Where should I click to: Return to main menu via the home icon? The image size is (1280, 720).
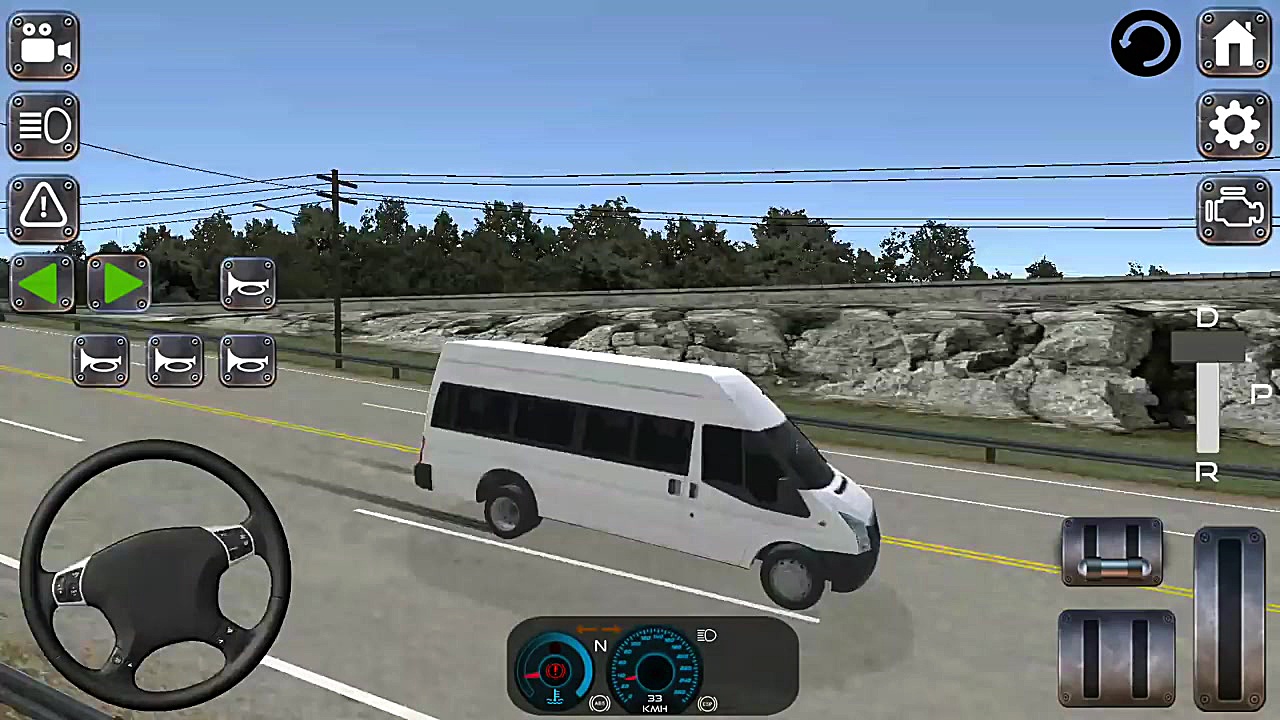pyautogui.click(x=1234, y=43)
